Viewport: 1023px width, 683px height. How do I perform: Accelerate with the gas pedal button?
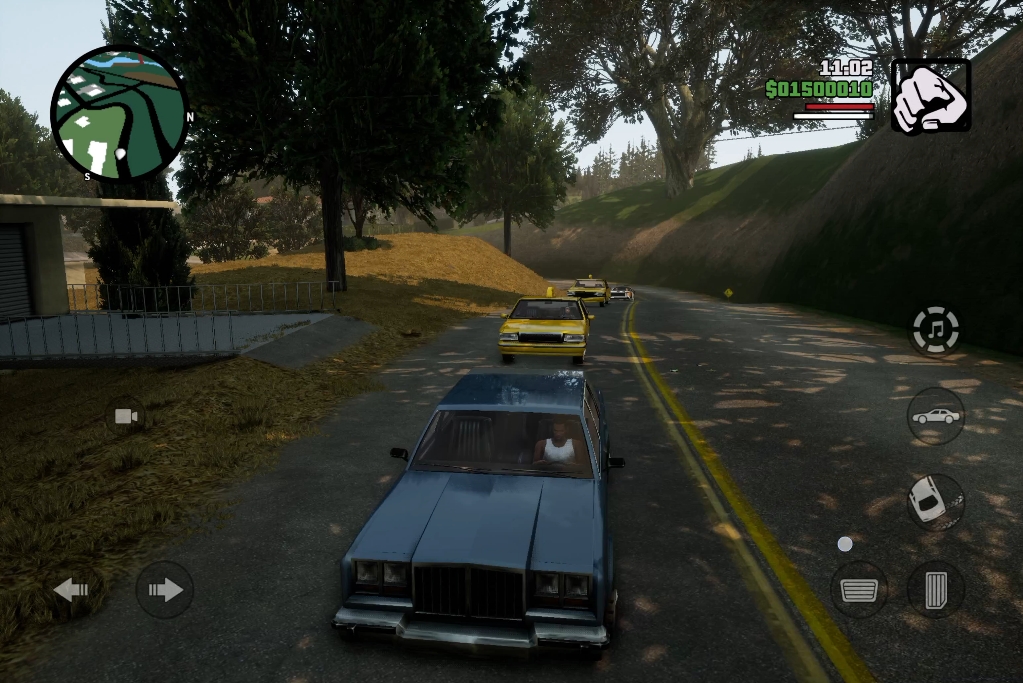(935, 590)
